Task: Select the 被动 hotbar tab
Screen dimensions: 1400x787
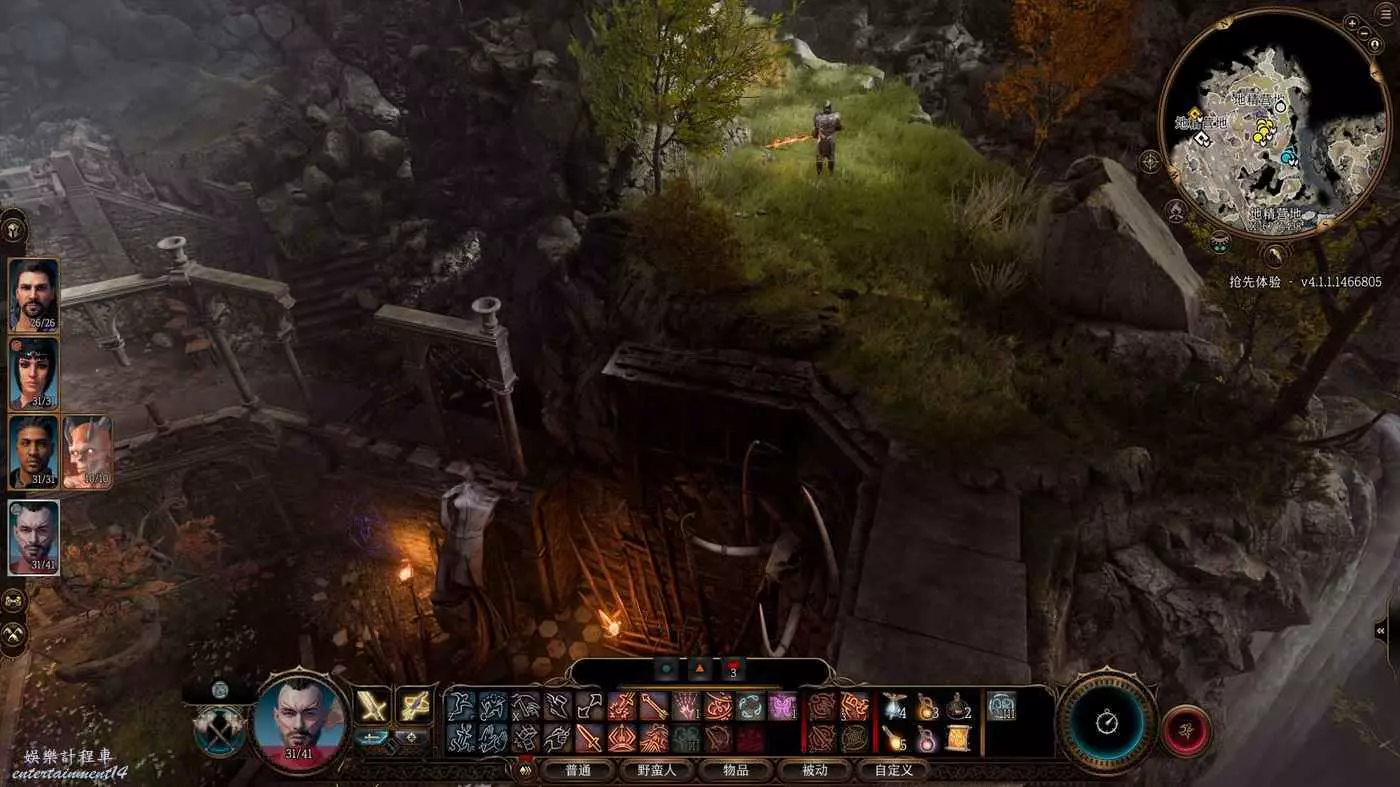Action: [815, 771]
